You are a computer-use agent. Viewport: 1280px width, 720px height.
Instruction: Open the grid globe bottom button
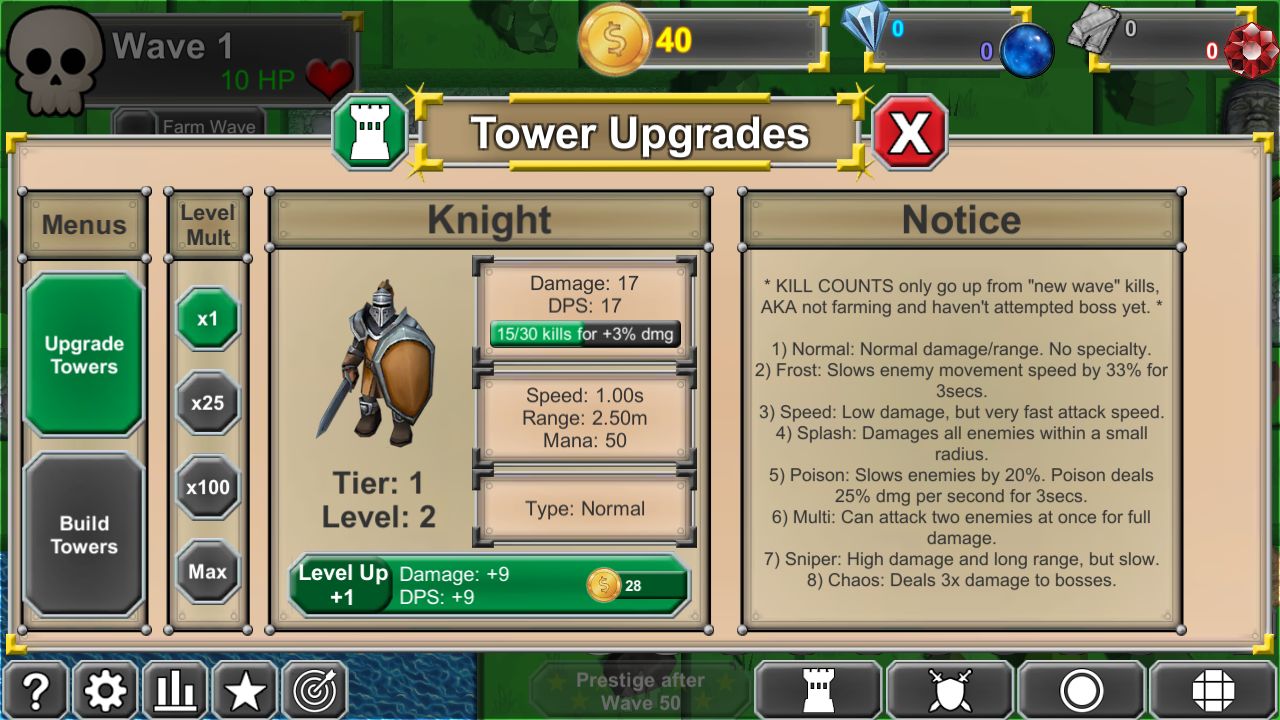(x=1213, y=691)
